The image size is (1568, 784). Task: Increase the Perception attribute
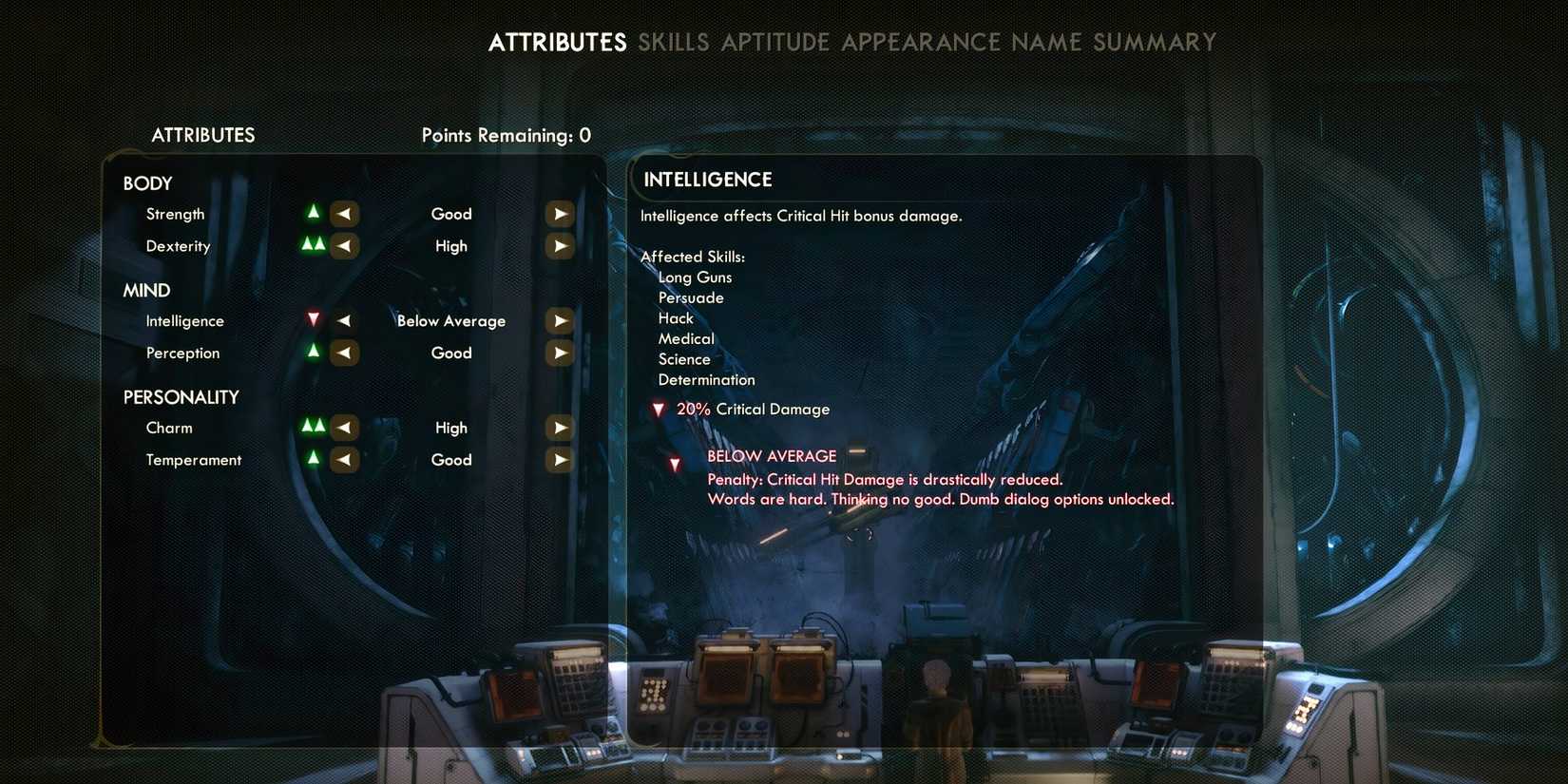560,353
